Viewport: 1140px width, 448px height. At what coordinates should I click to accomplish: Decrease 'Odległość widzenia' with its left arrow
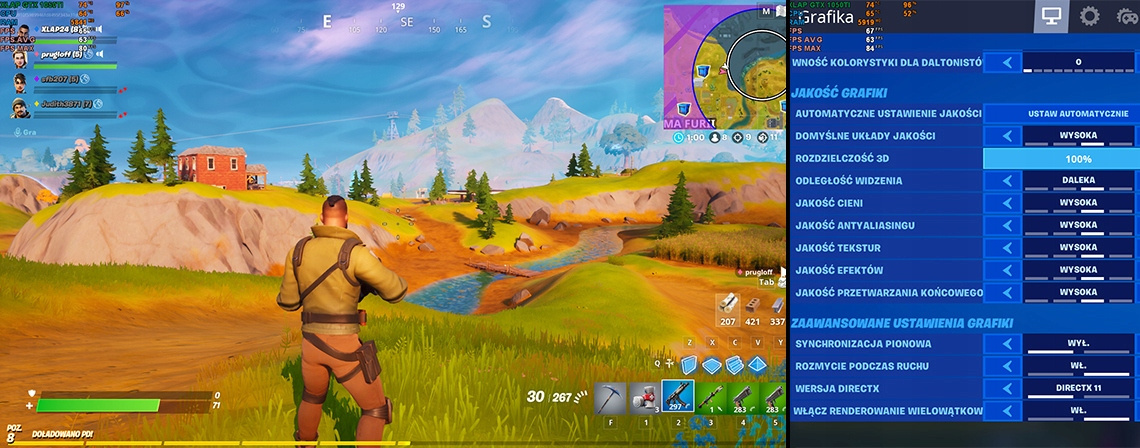[1004, 181]
